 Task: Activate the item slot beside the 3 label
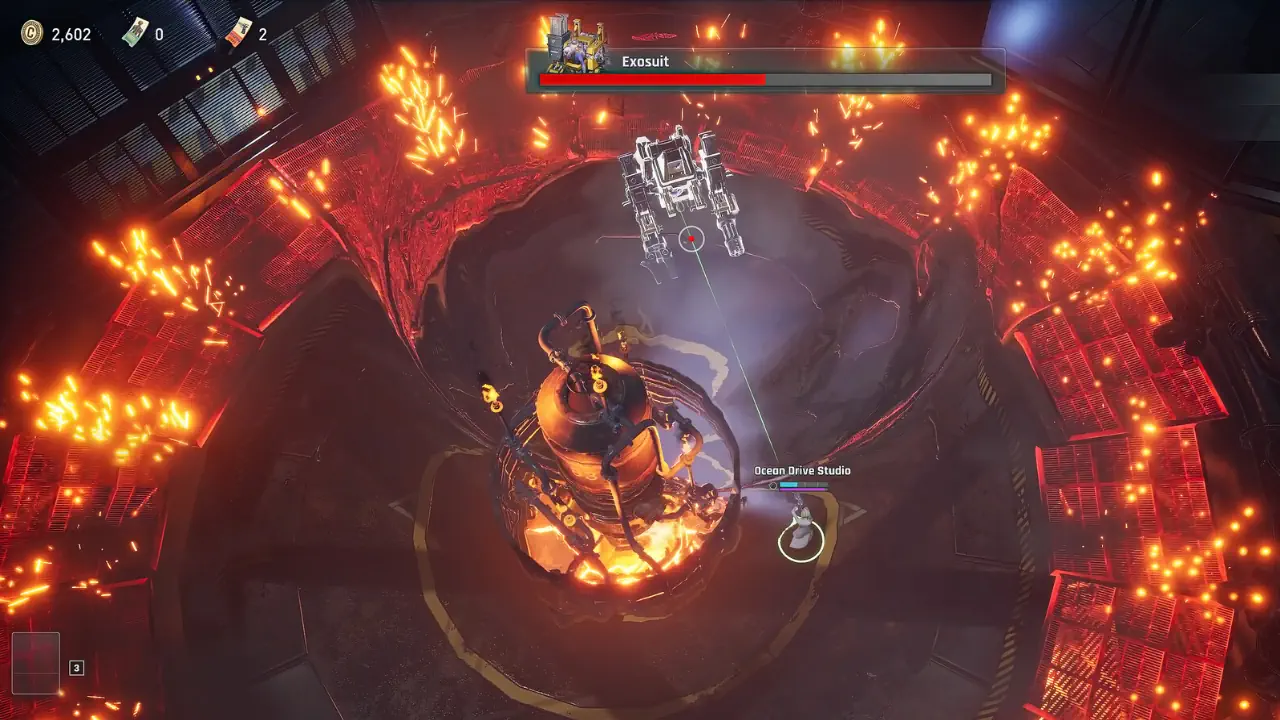coord(36,663)
